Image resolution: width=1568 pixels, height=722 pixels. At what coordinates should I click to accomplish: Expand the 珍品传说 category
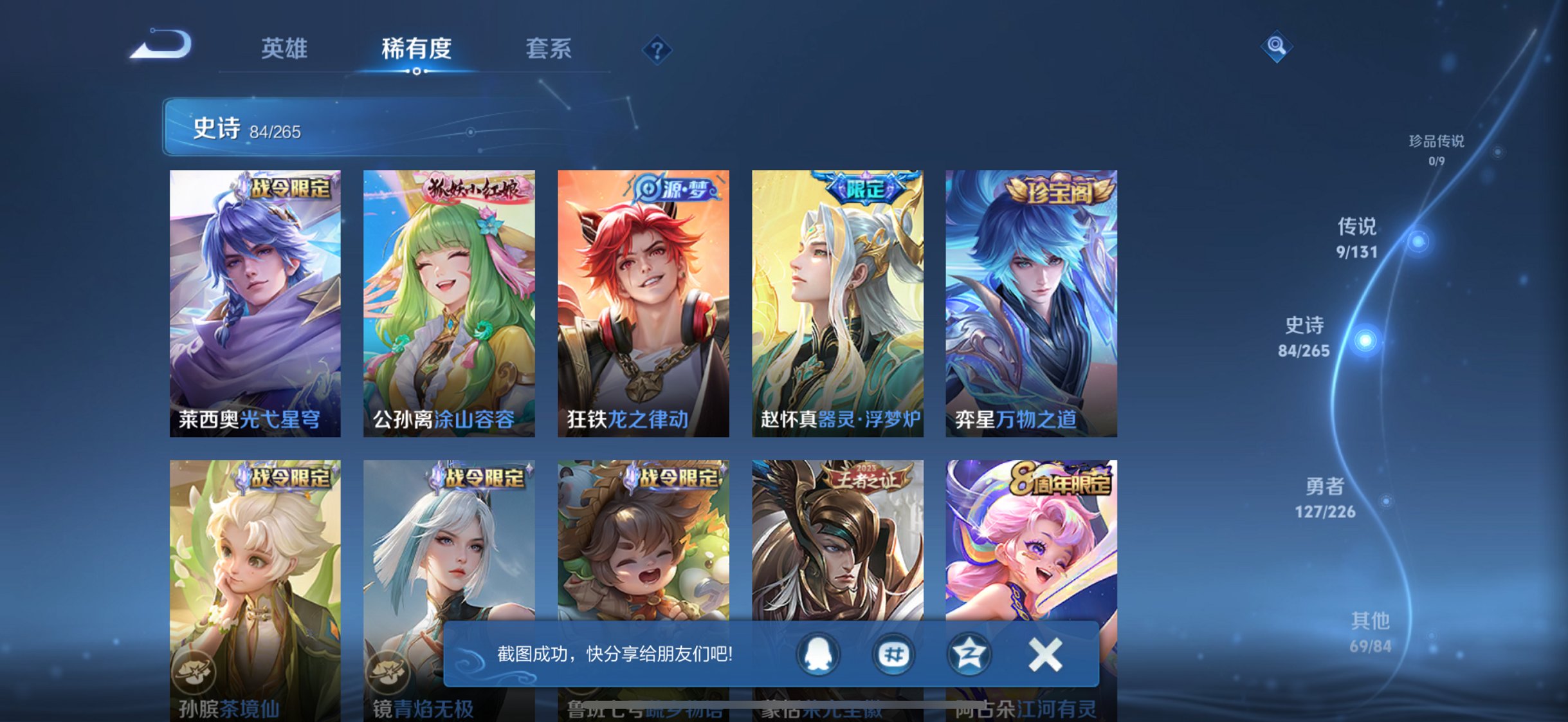click(1436, 149)
